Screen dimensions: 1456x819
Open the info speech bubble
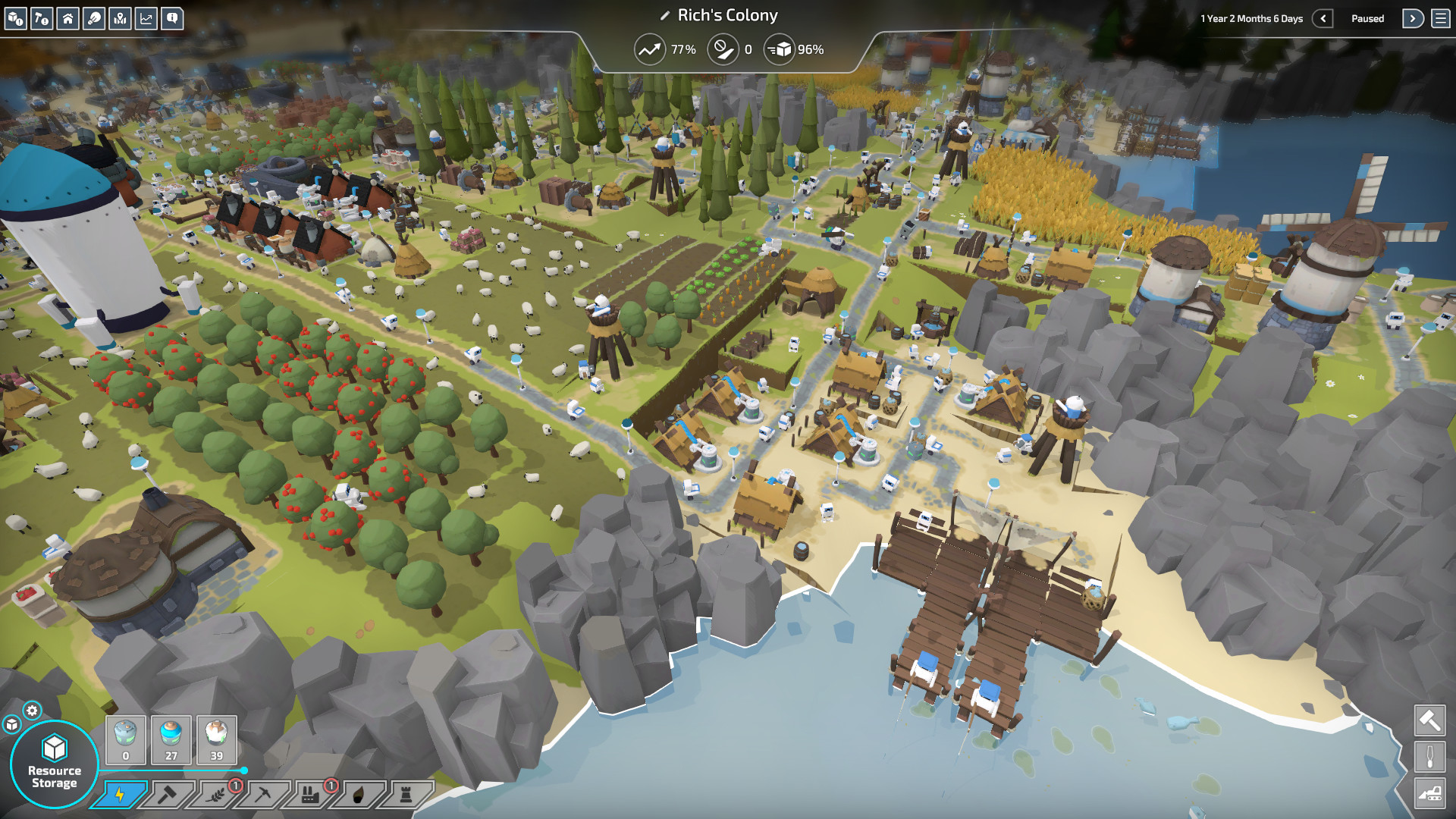(173, 18)
